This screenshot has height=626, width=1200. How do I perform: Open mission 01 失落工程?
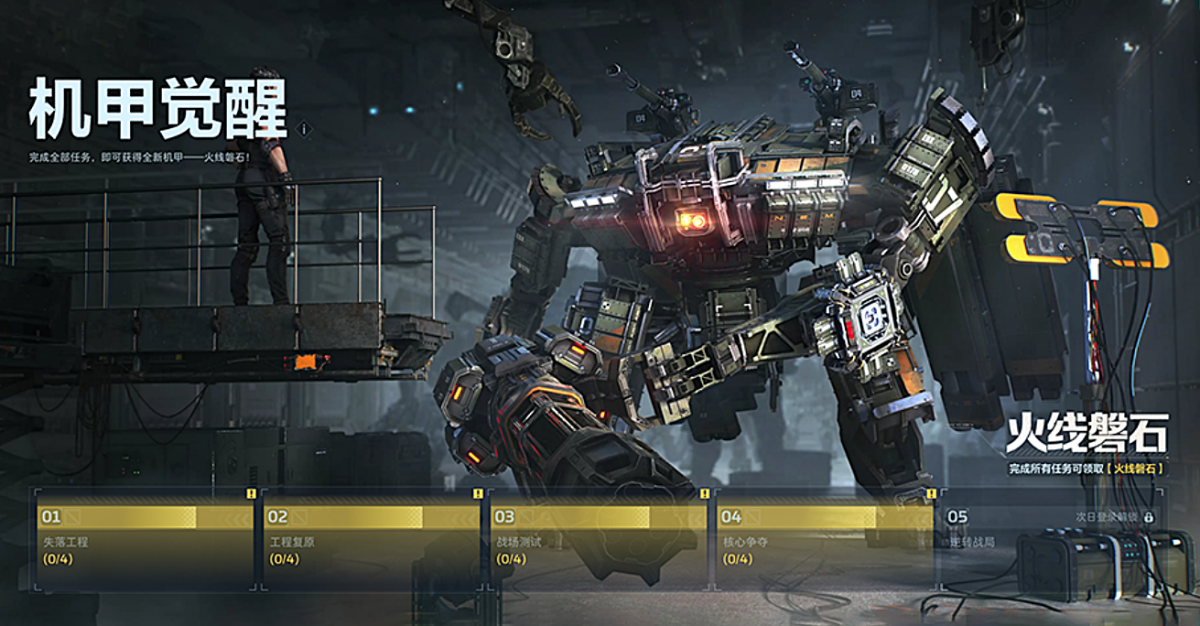[145, 538]
